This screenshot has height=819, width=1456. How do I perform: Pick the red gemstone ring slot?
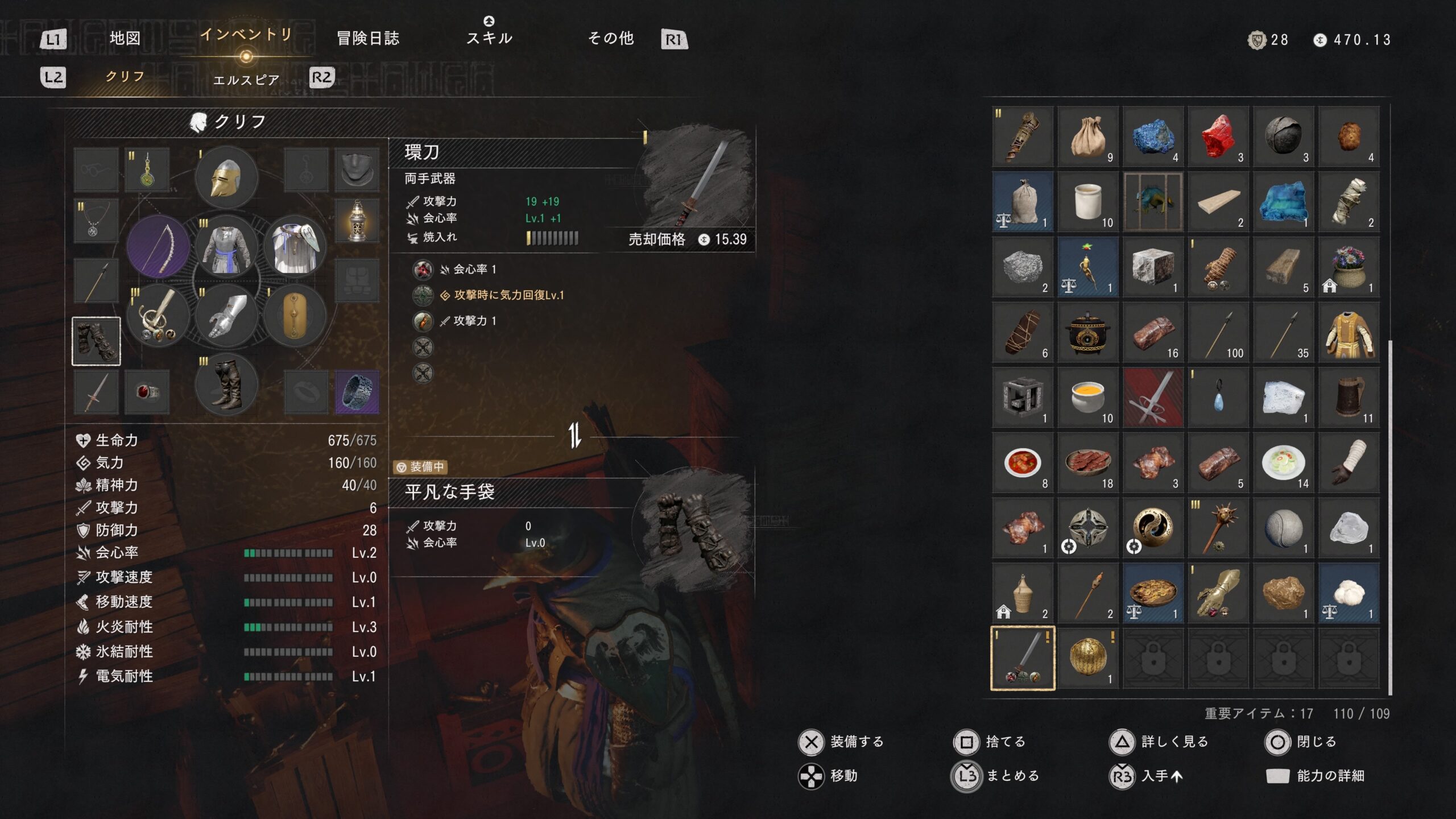tap(147, 392)
